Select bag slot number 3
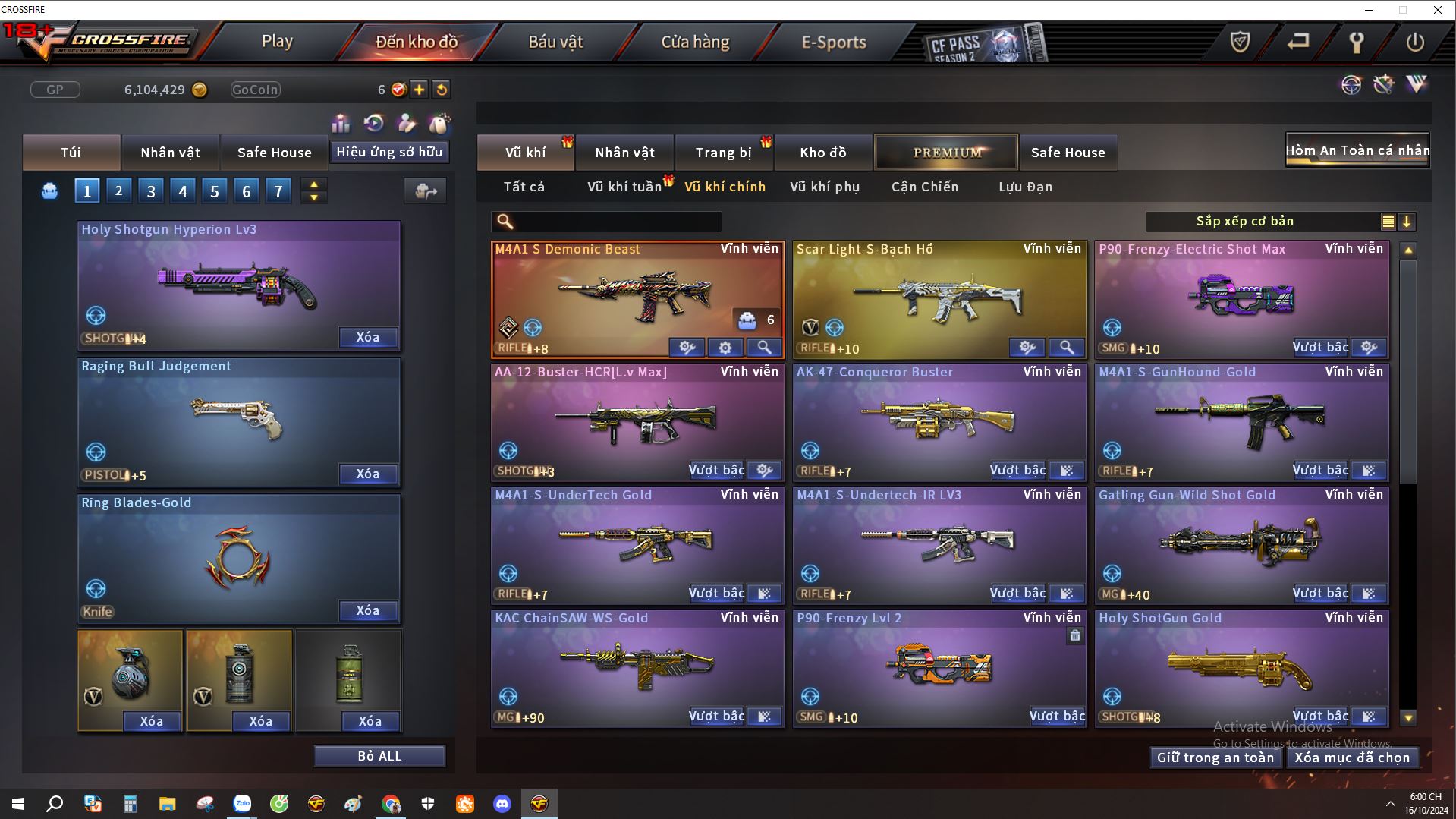 [151, 191]
